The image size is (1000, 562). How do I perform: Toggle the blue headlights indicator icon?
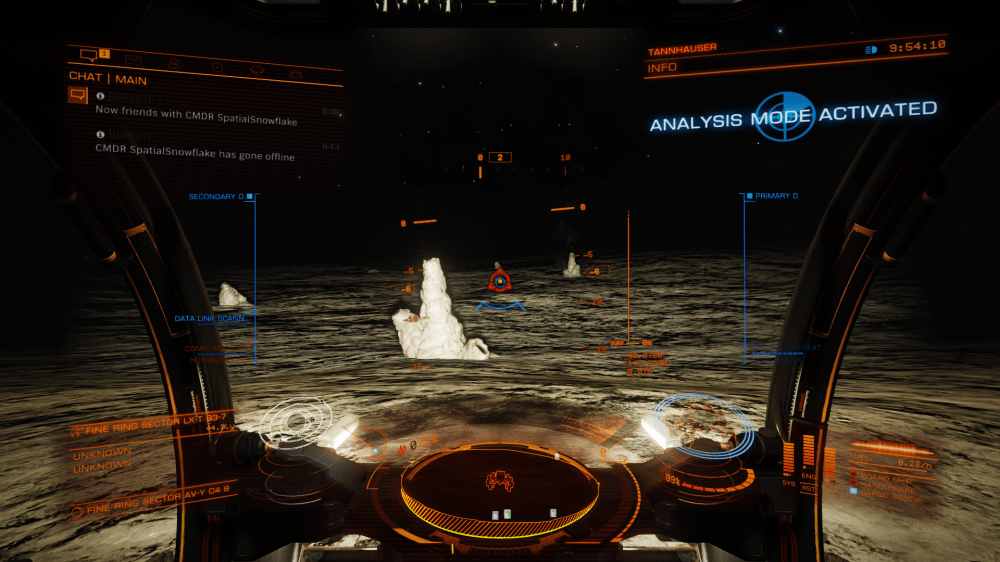(x=870, y=49)
